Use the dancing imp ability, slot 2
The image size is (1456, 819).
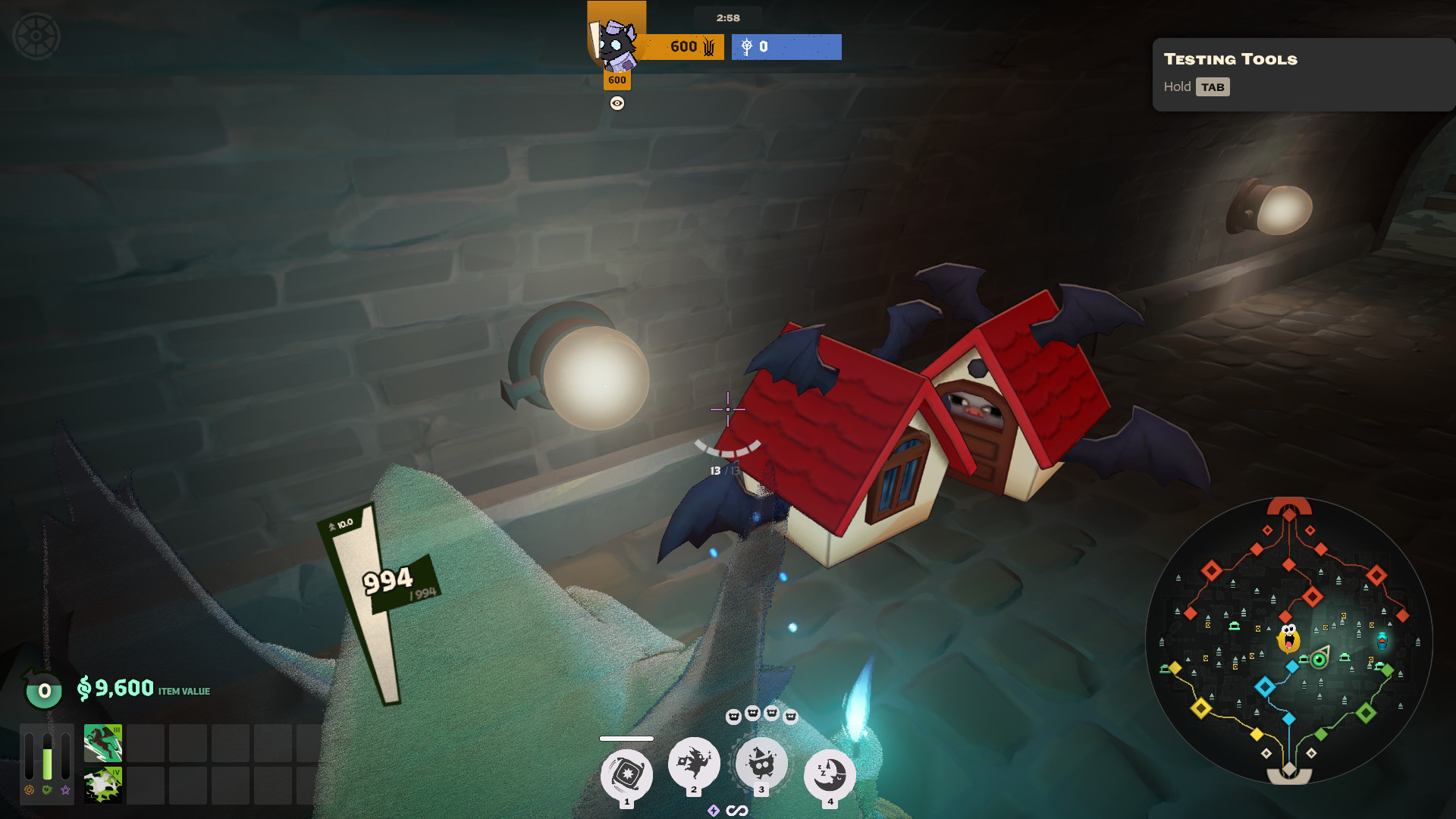(x=694, y=763)
